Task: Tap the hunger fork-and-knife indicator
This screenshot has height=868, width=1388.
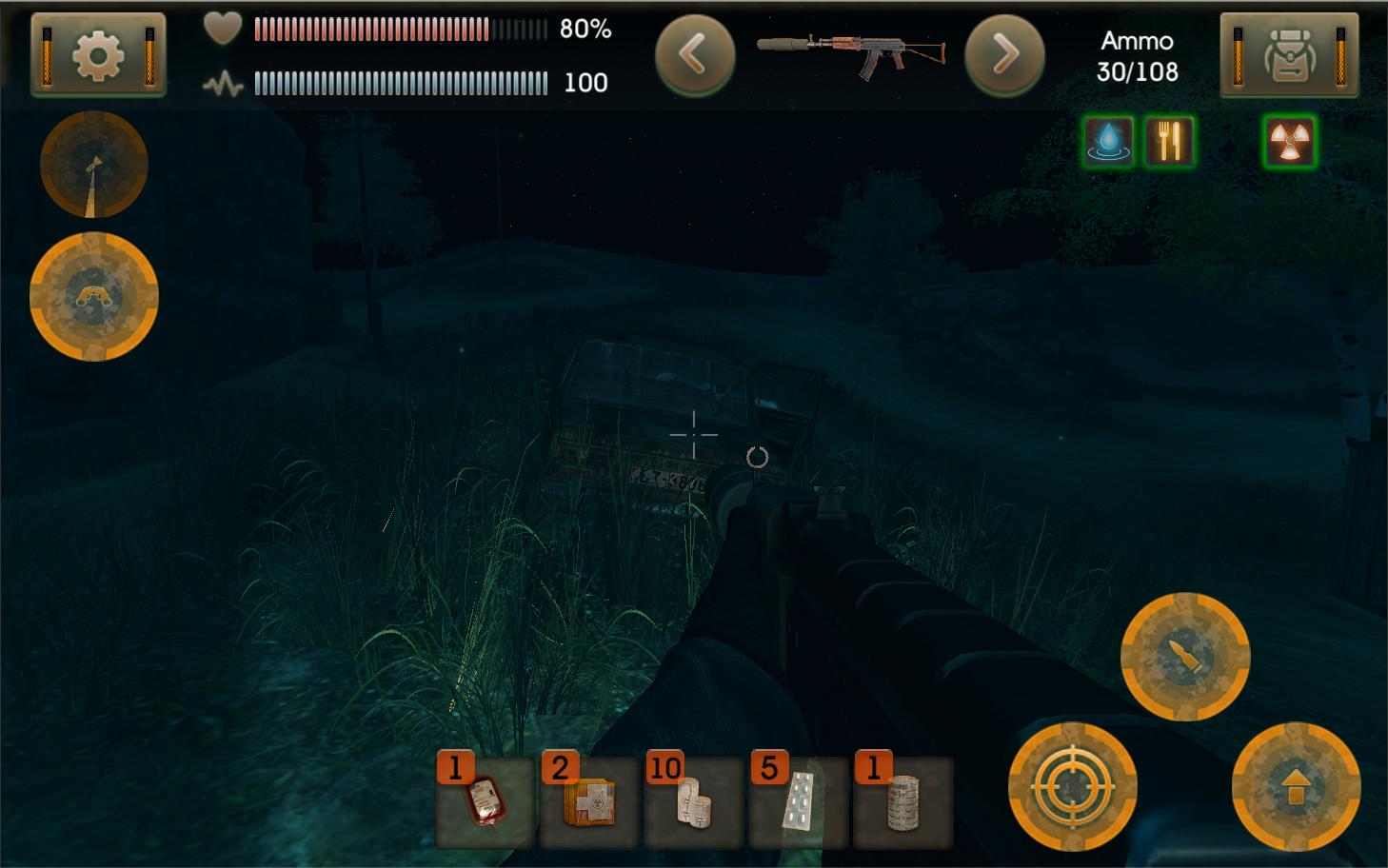Action: point(1170,141)
